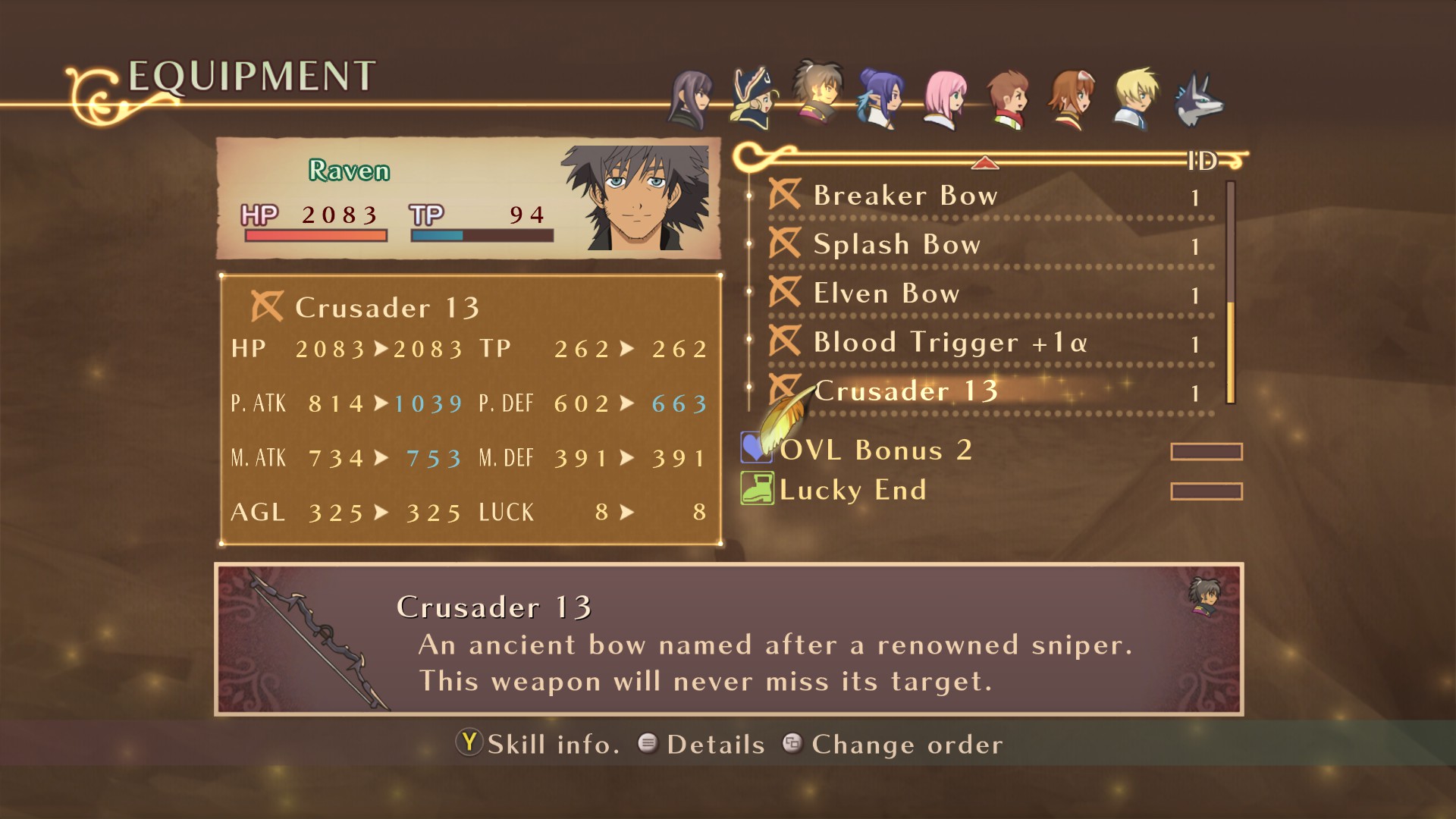Switch to Yuri's dark-haired portrait
Screen dimensions: 1456x819
(691, 99)
